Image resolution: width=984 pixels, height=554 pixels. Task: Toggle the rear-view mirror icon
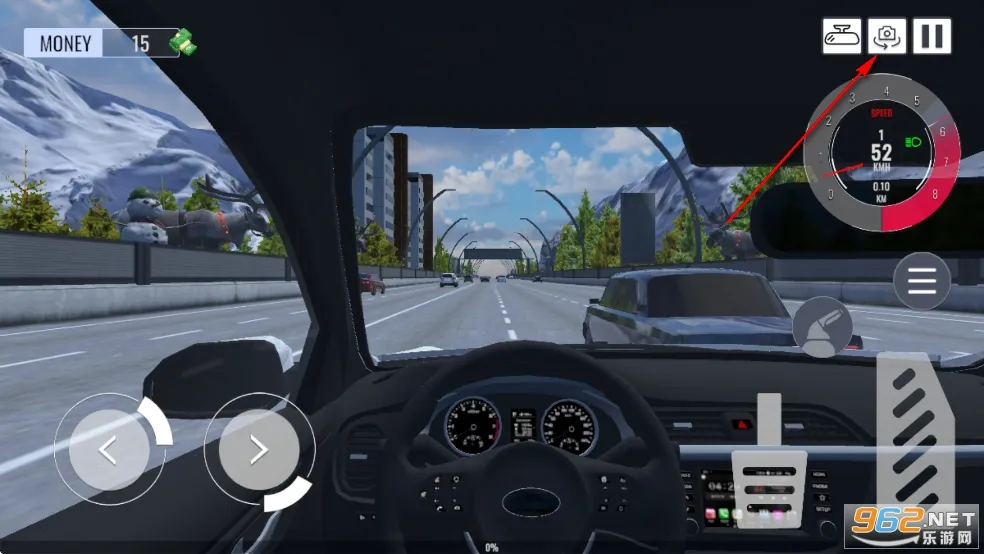842,36
